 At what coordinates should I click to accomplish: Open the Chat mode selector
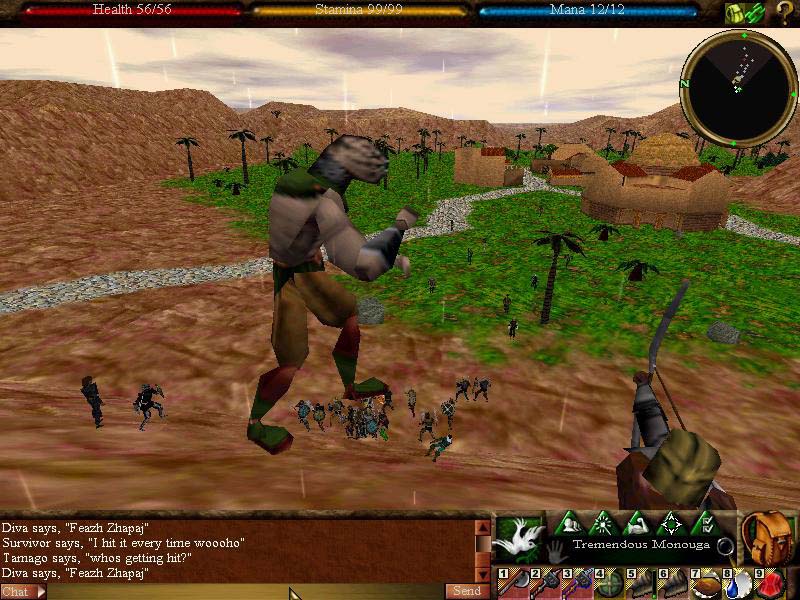[22, 592]
